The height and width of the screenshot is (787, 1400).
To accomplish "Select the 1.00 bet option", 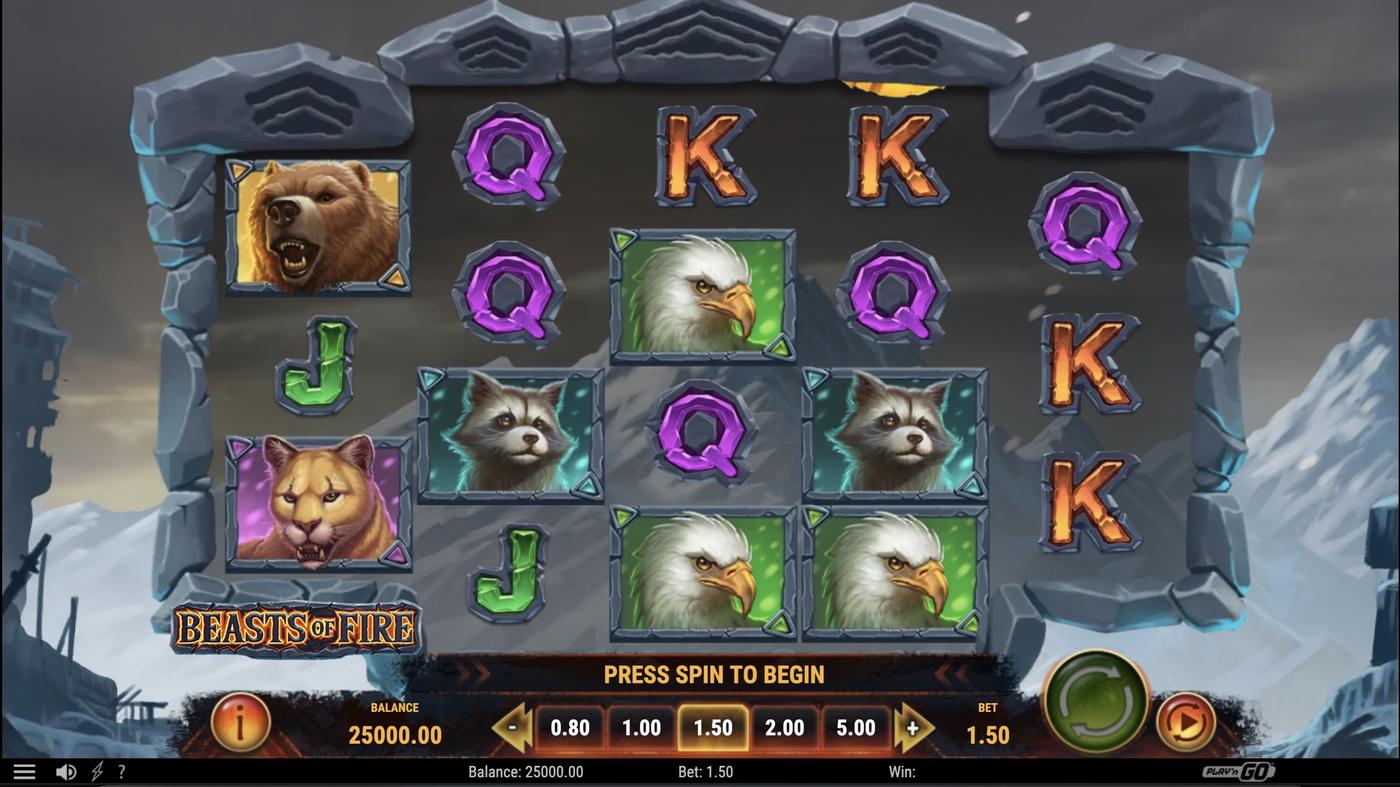I will [641, 727].
